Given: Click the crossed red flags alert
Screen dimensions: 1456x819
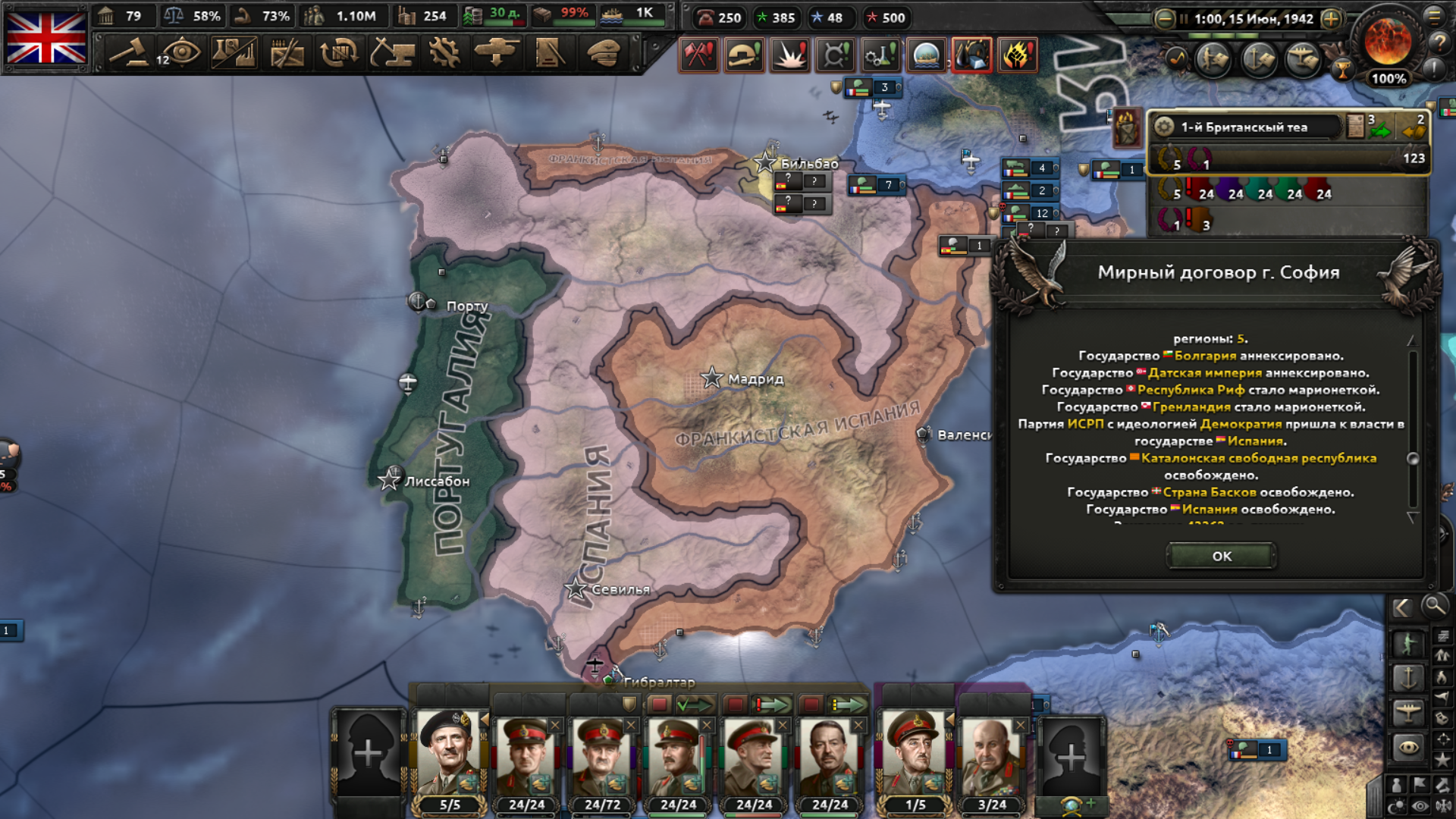Looking at the screenshot, I should [698, 55].
